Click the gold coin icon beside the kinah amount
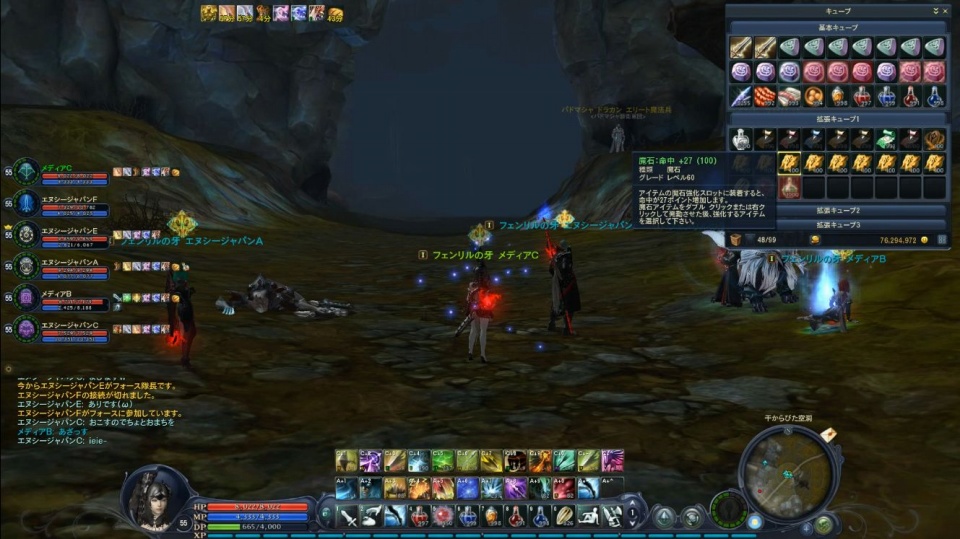The height and width of the screenshot is (539, 960). (923, 240)
